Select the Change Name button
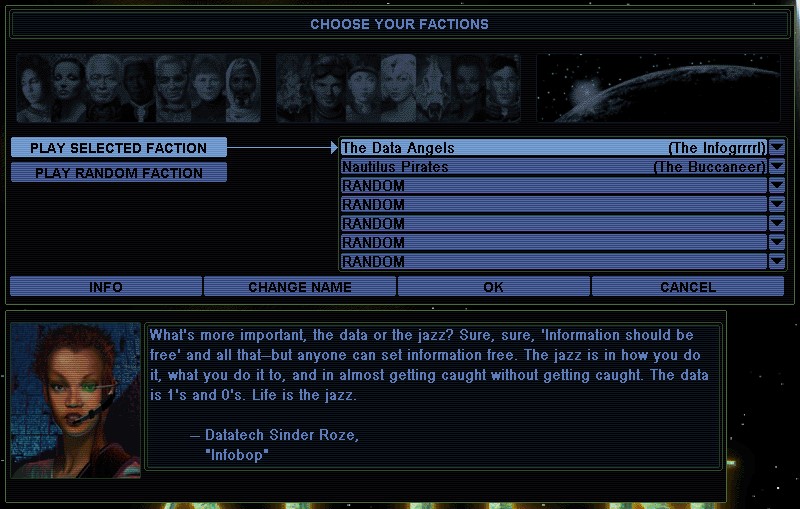 tap(300, 287)
